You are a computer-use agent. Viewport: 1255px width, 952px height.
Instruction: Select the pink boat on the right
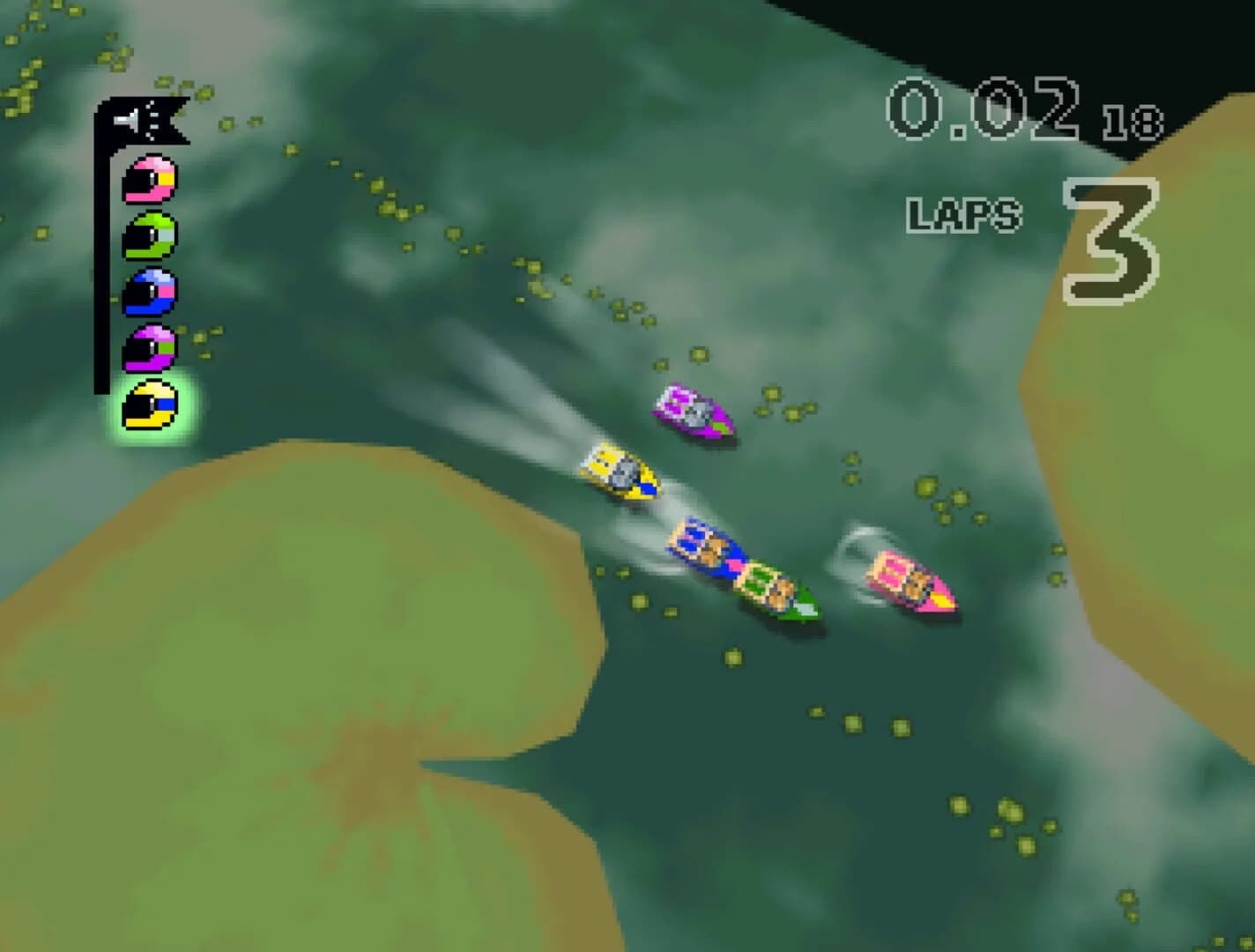pyautogui.click(x=908, y=579)
